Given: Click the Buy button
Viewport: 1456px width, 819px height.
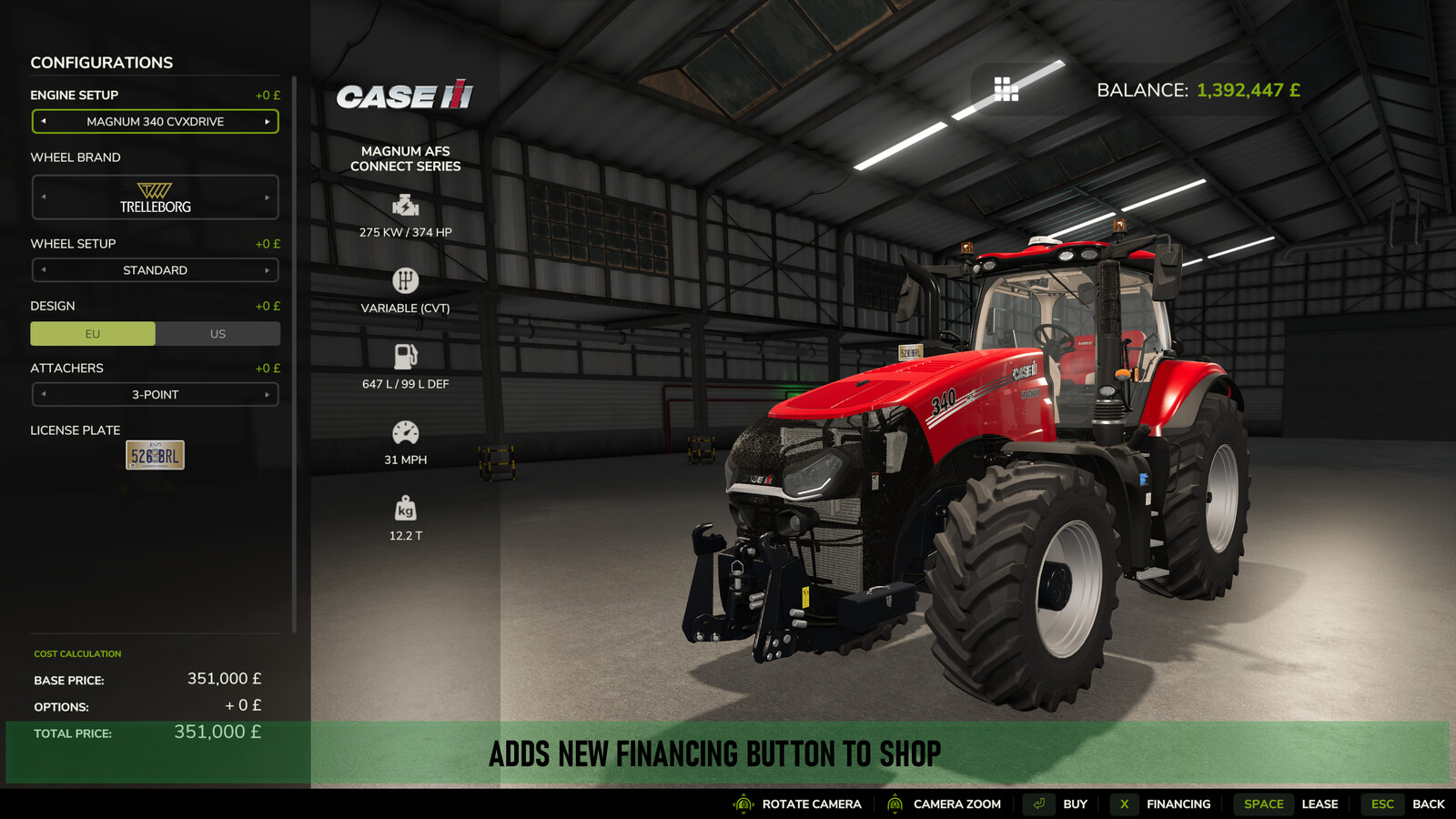Looking at the screenshot, I should coord(1075,804).
